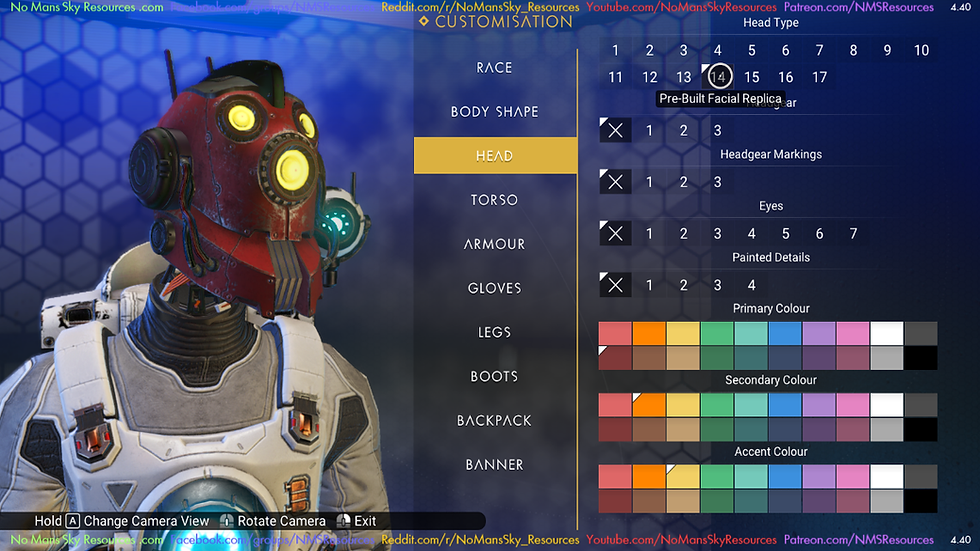Viewport: 980px width, 551px height.
Task: Choose Headgear Markings option 3
Action: pyautogui.click(x=717, y=182)
